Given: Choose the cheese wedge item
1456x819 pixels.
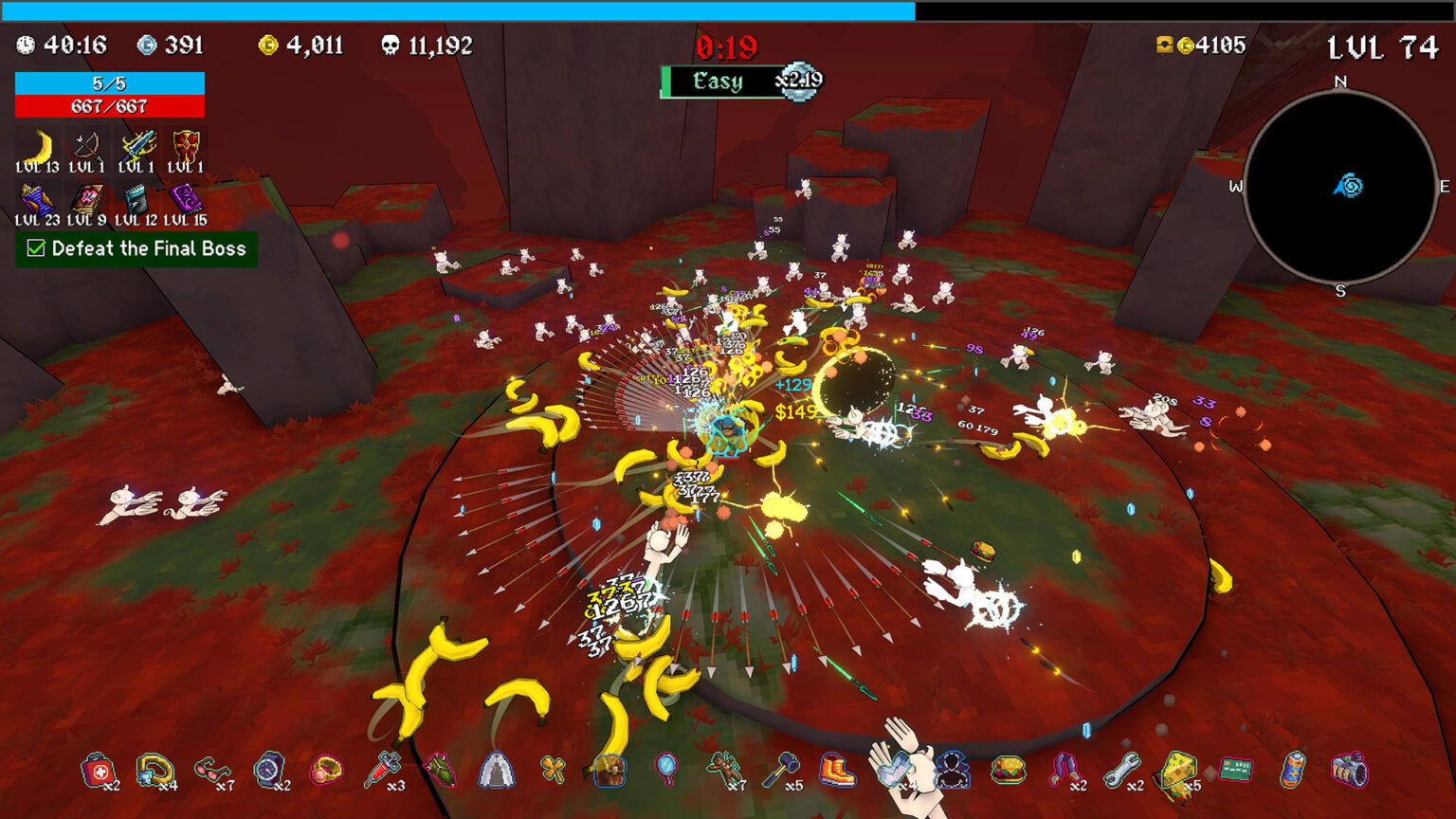Looking at the screenshot, I should pos(1178,771).
